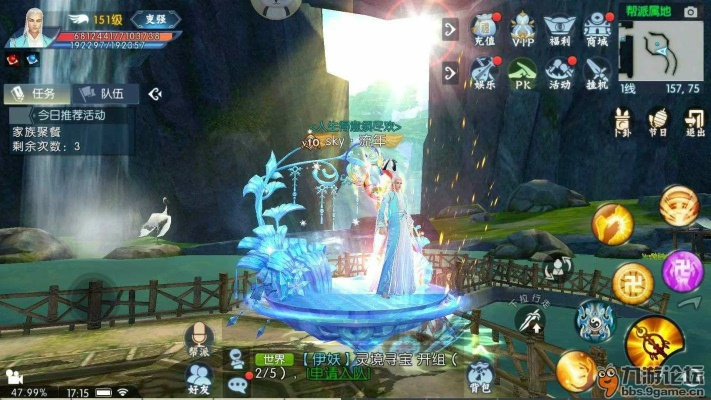
Task: Toggle the PK mode icon
Action: (x=523, y=73)
